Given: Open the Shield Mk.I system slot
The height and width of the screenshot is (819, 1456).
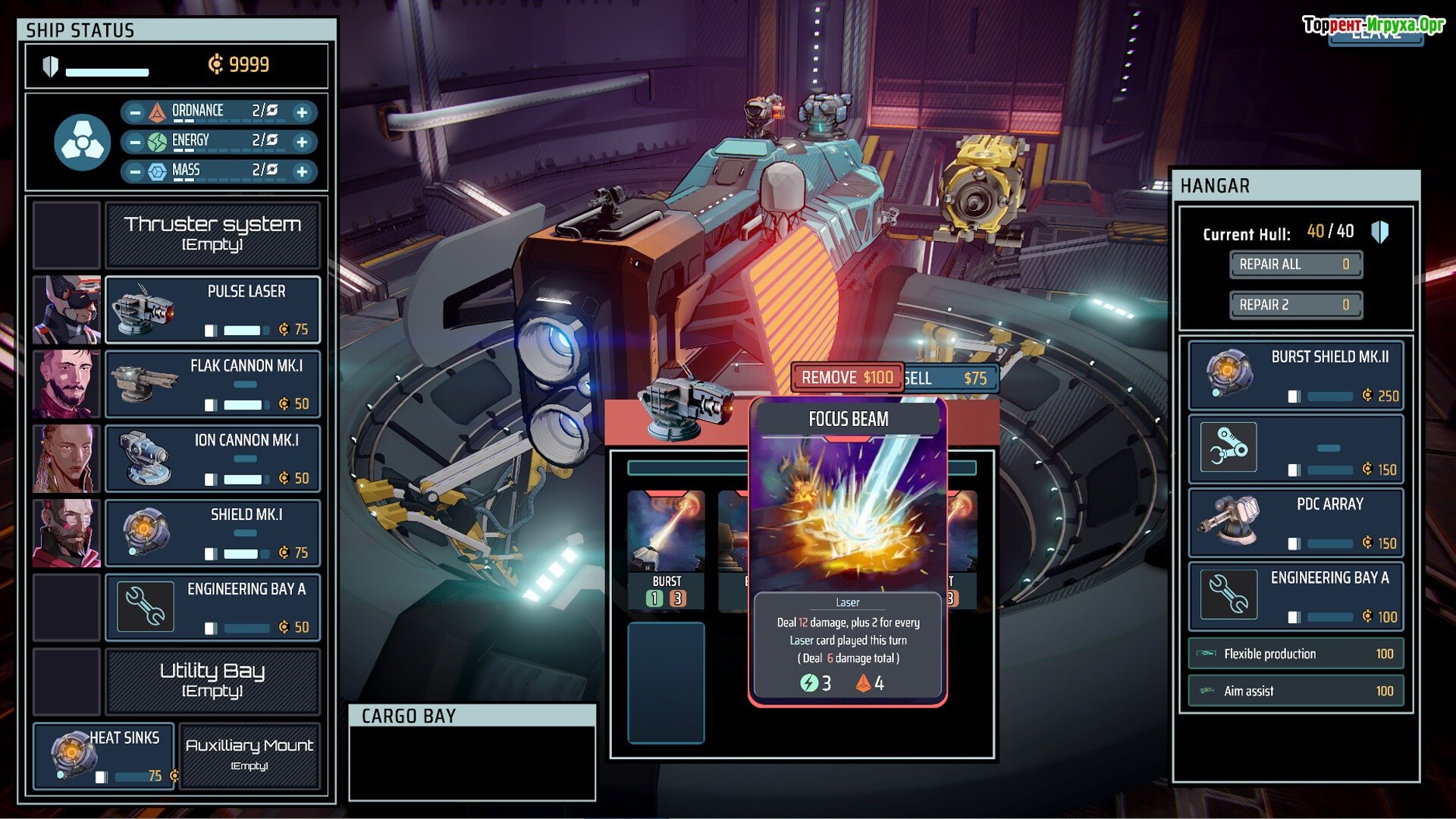Looking at the screenshot, I should 212,533.
